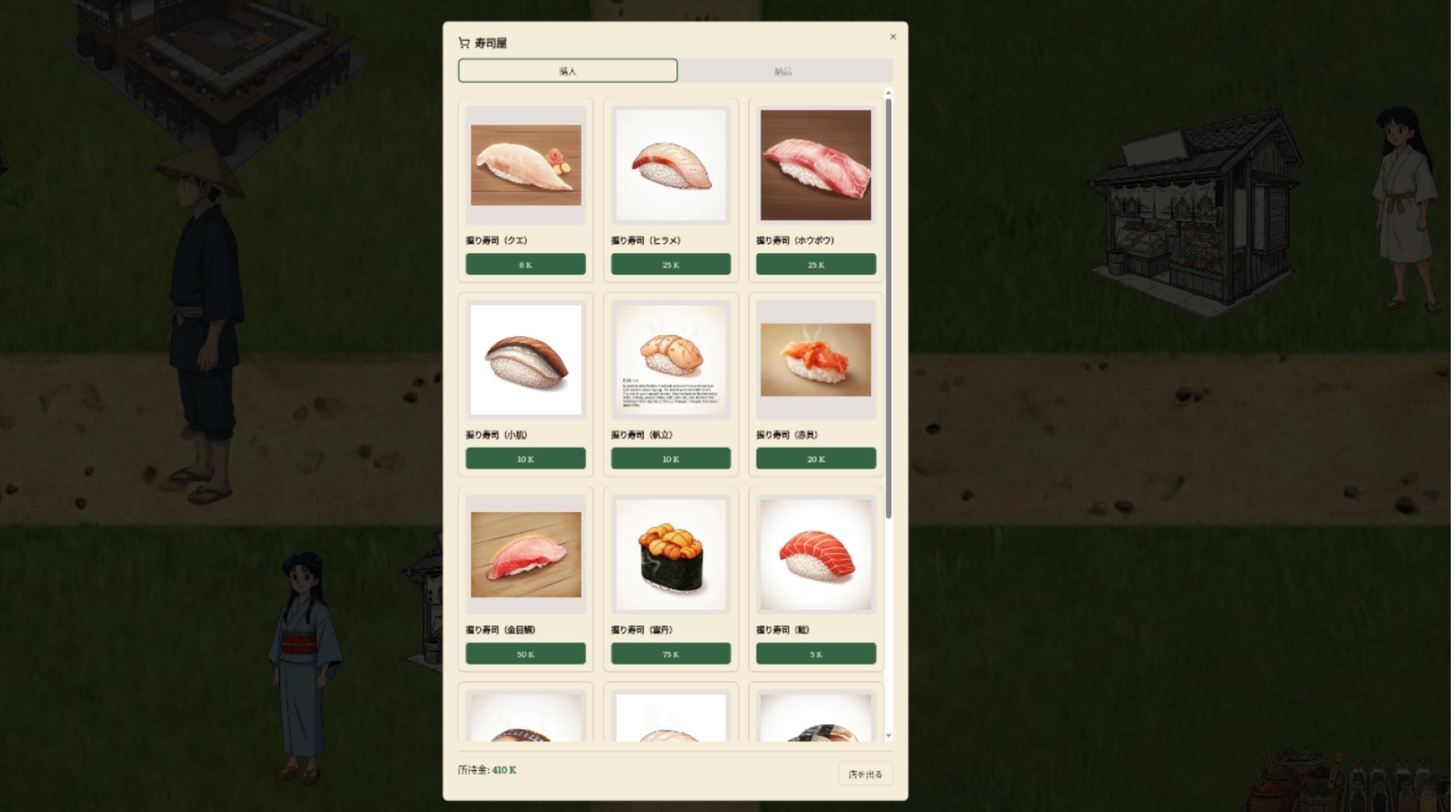
Task: Buy 握り寿司（ホウボウ）for 25 K
Action: point(815,264)
